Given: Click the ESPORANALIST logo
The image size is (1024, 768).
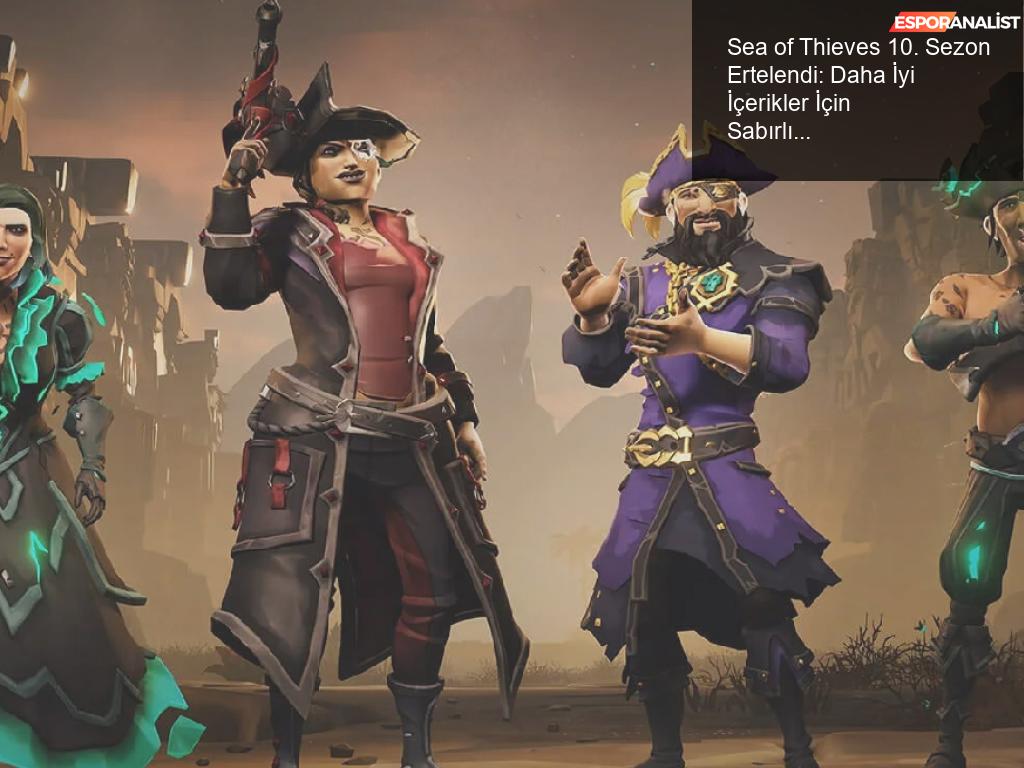Looking at the screenshot, I should [x=954, y=21].
